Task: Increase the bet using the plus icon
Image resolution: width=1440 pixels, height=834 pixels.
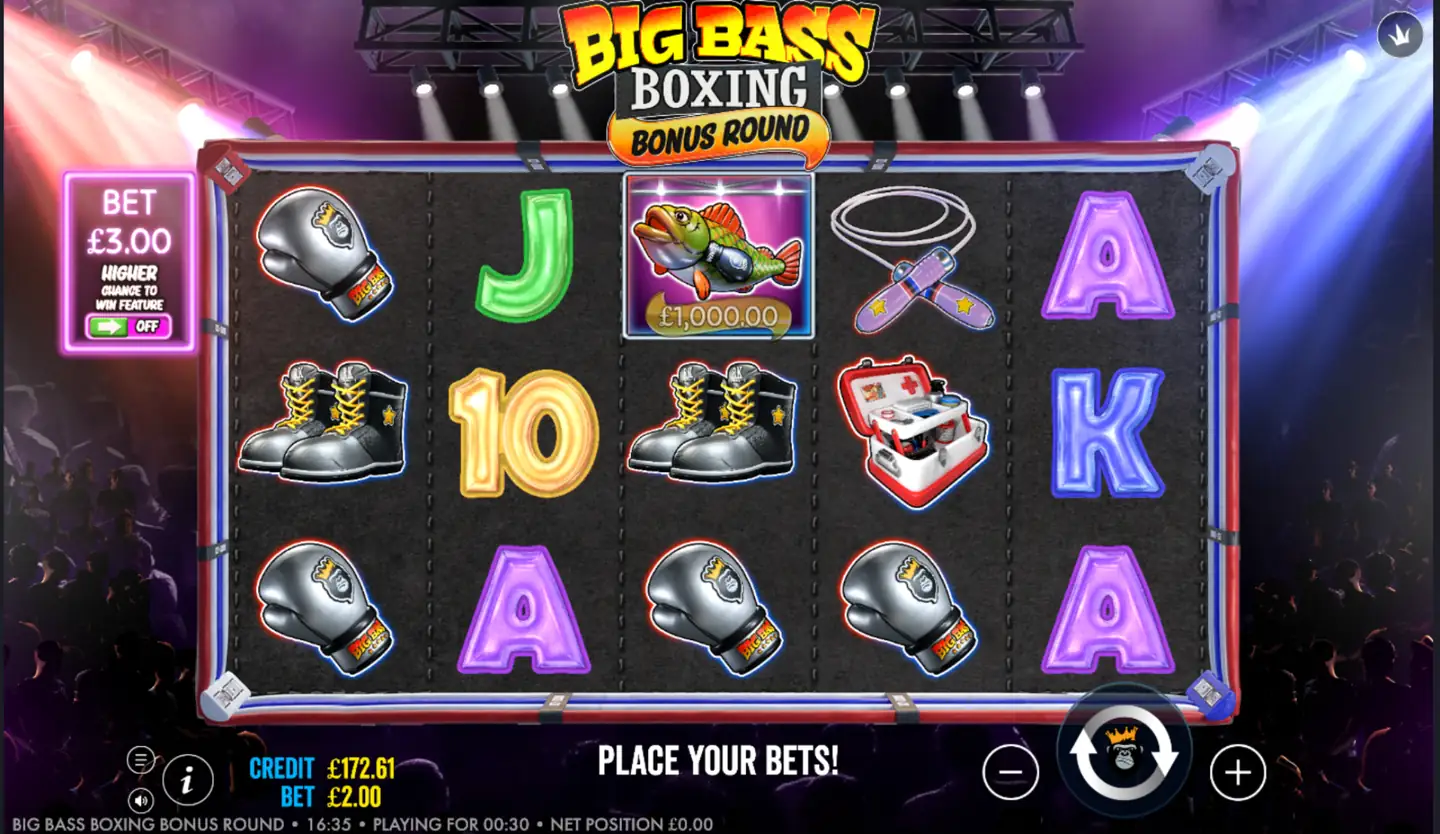Action: pos(1237,770)
